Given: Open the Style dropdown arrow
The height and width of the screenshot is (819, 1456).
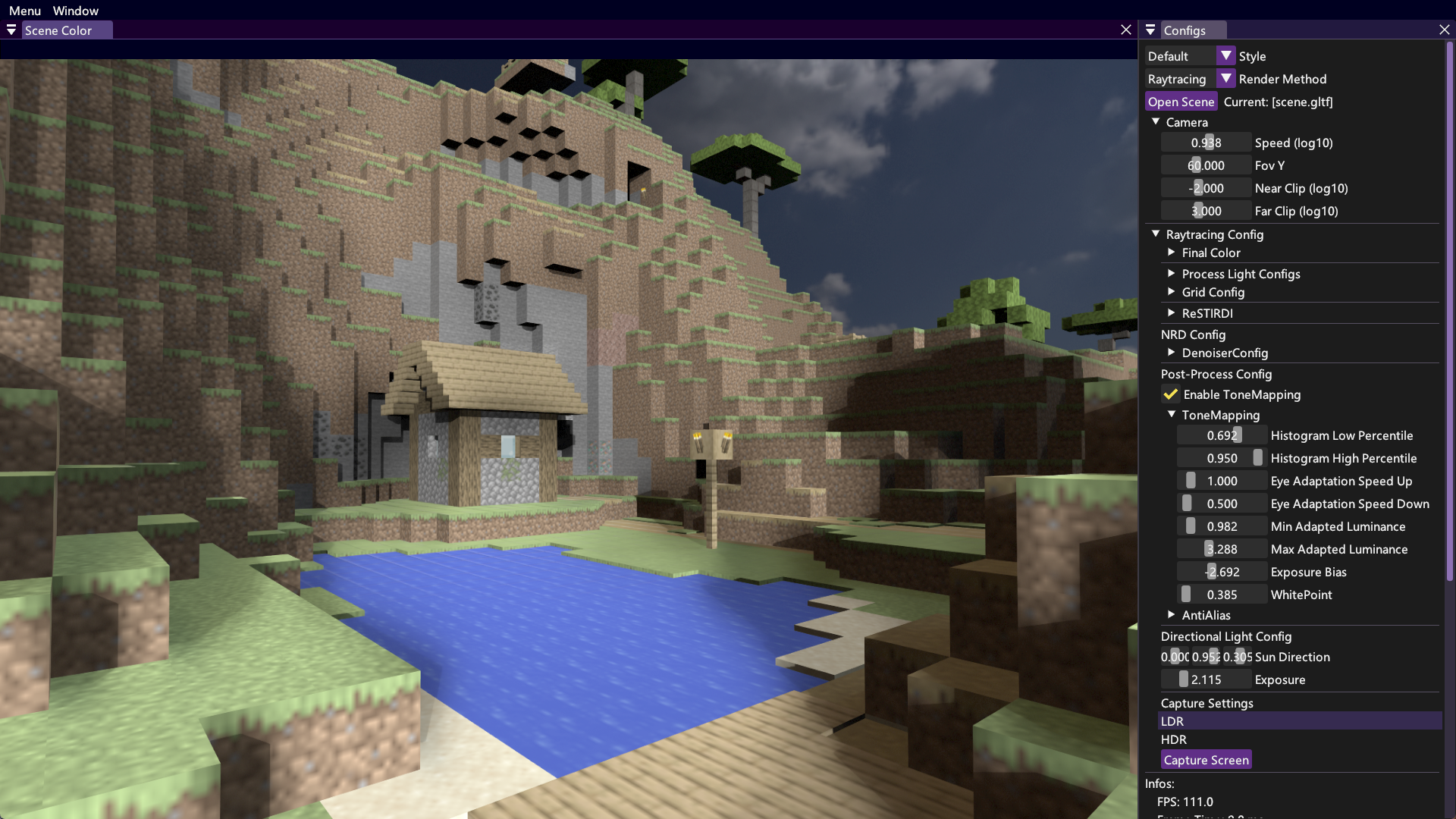Looking at the screenshot, I should (1225, 55).
